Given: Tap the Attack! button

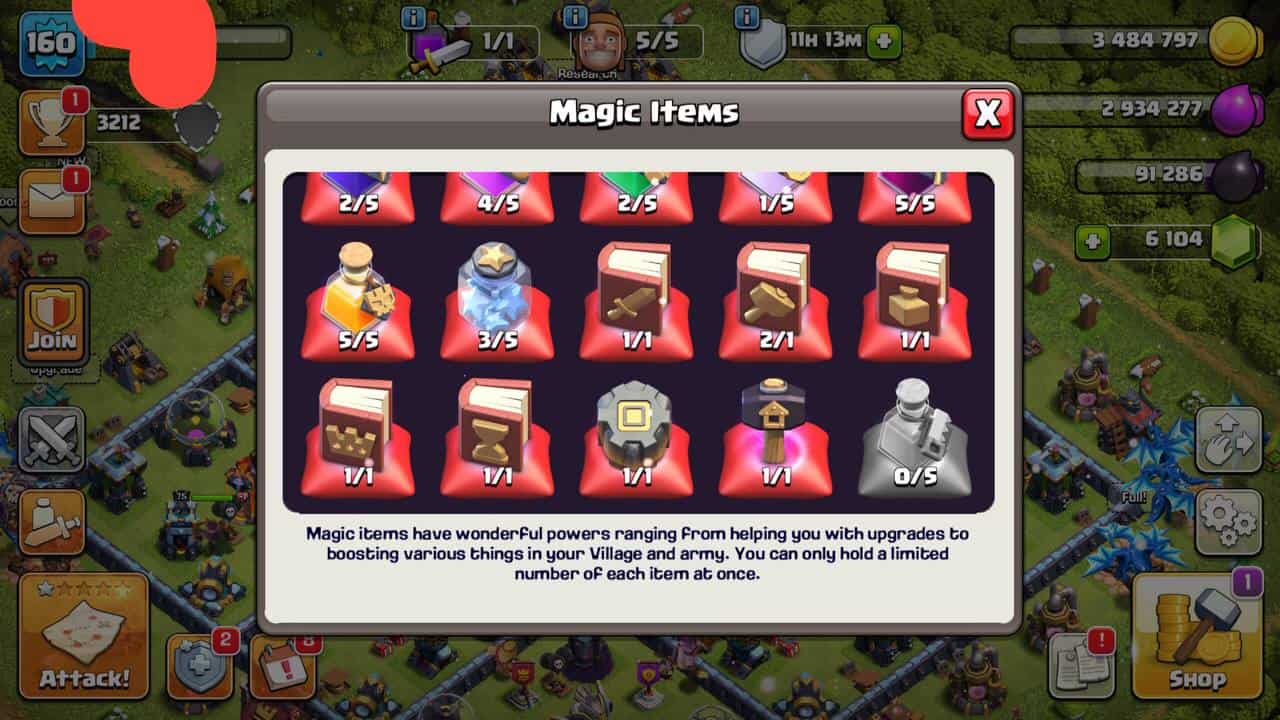Looking at the screenshot, I should pos(84,638).
